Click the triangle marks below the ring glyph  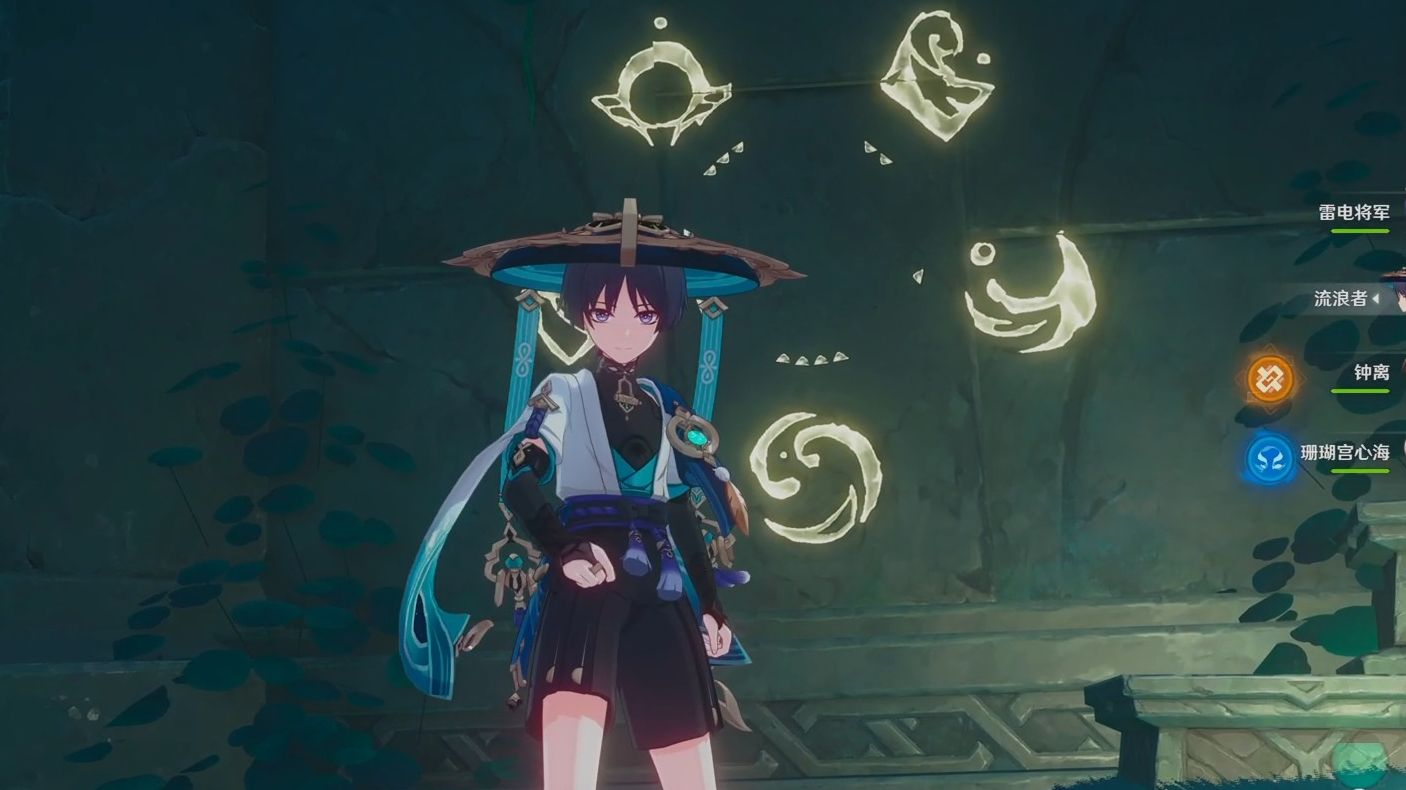tap(725, 160)
